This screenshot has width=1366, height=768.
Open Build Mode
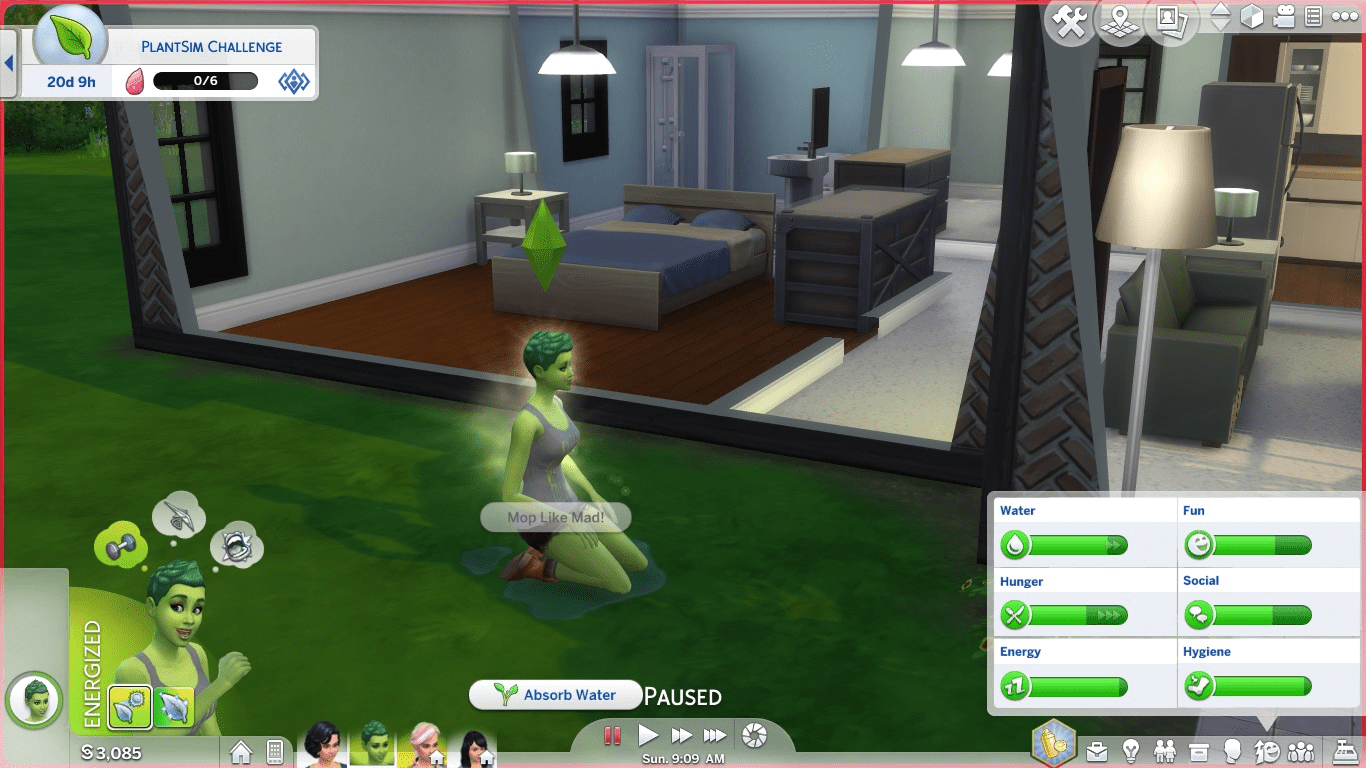click(x=1069, y=18)
